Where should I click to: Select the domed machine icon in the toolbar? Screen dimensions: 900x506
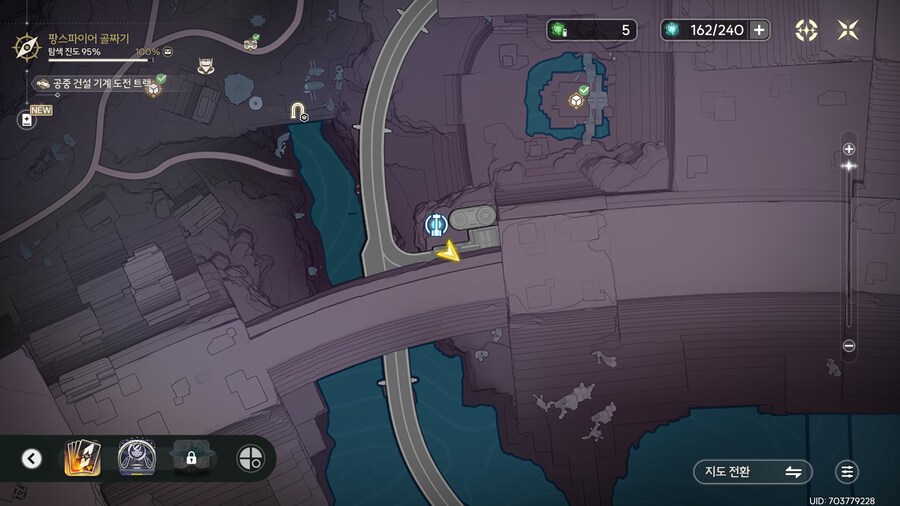tap(135, 459)
